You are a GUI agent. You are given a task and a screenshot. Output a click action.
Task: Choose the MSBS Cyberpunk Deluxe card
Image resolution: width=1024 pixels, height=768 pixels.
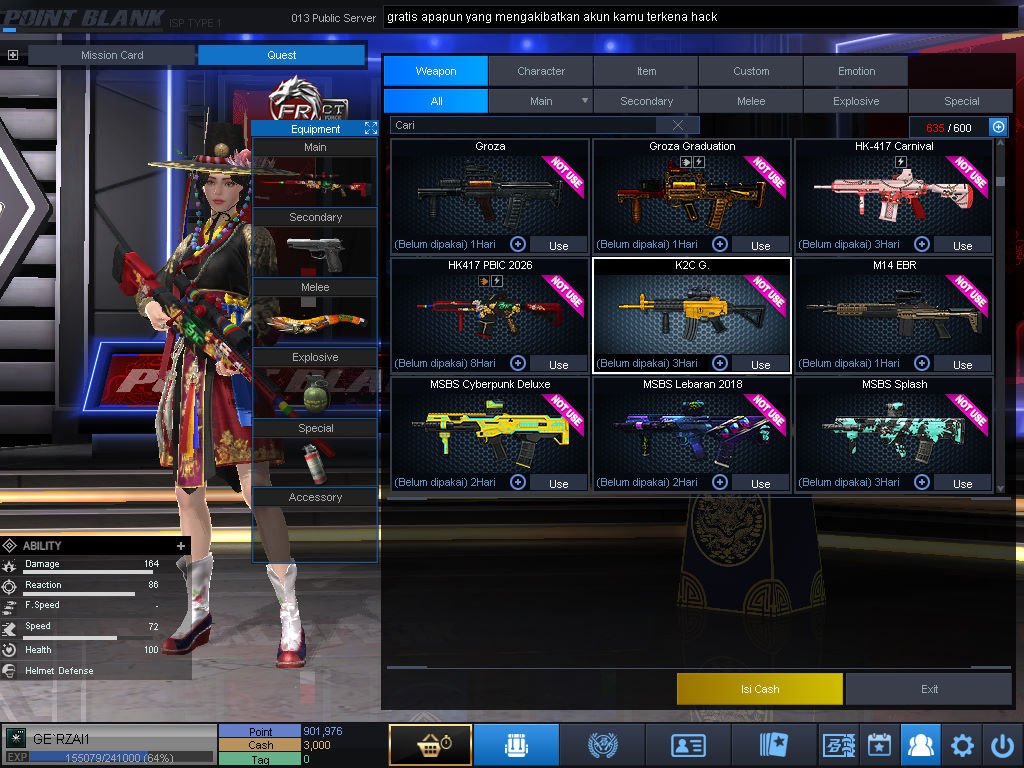pos(490,430)
